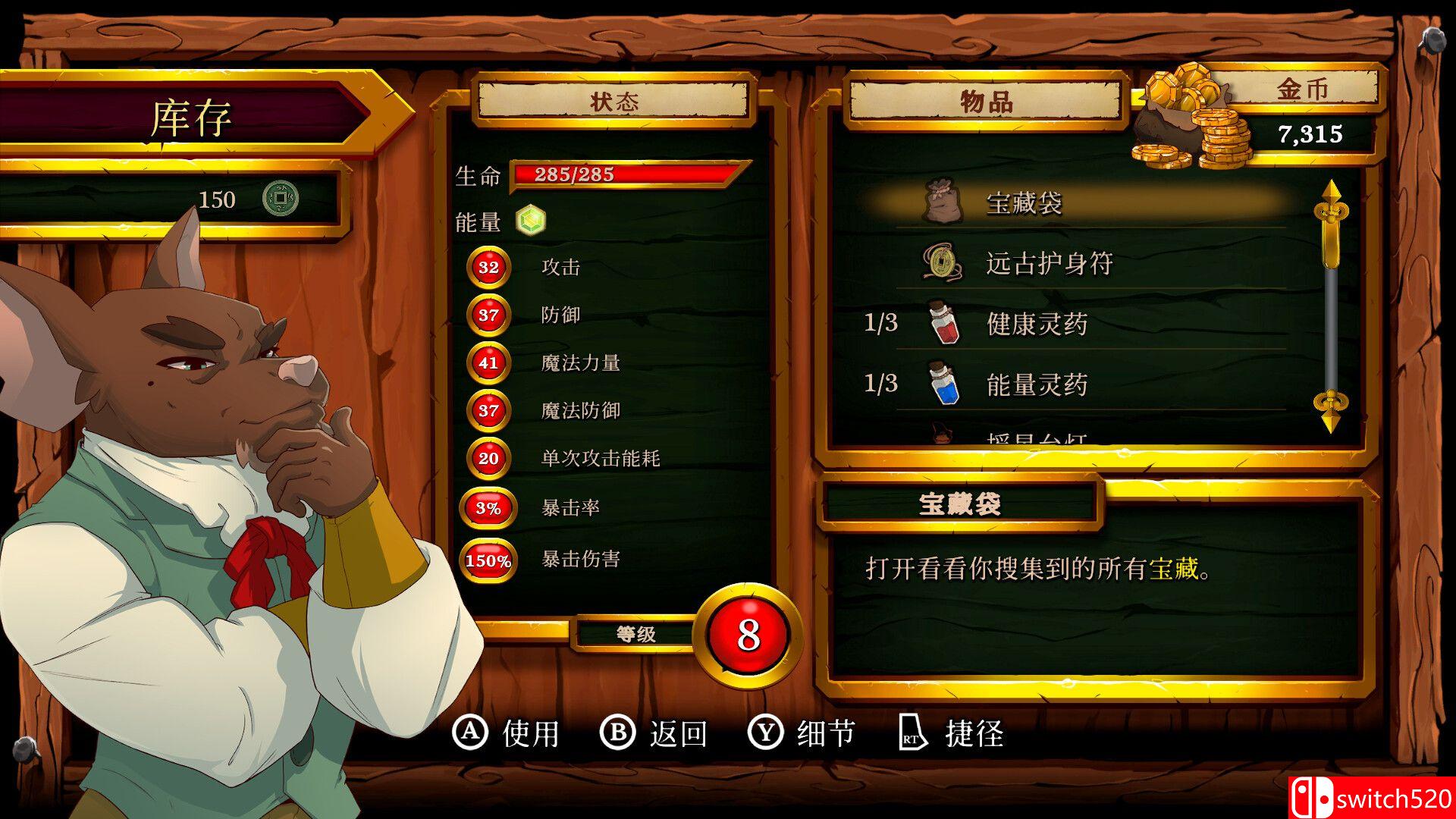Toggle the B button labeled 返回
1456x819 pixels.
point(618,733)
